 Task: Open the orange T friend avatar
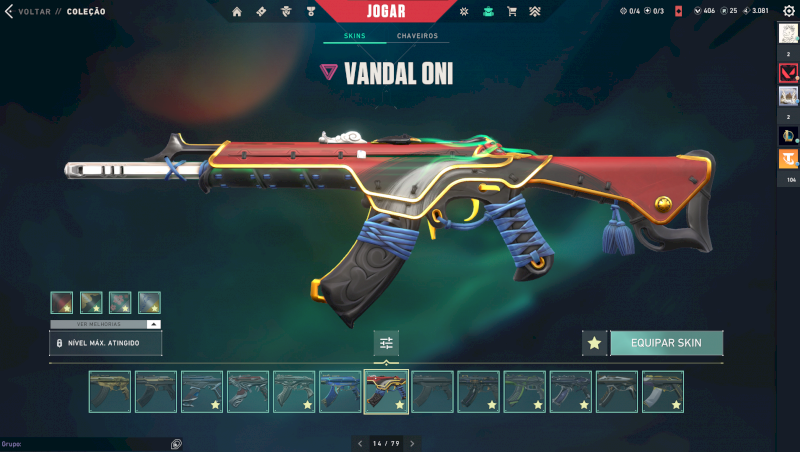click(788, 158)
